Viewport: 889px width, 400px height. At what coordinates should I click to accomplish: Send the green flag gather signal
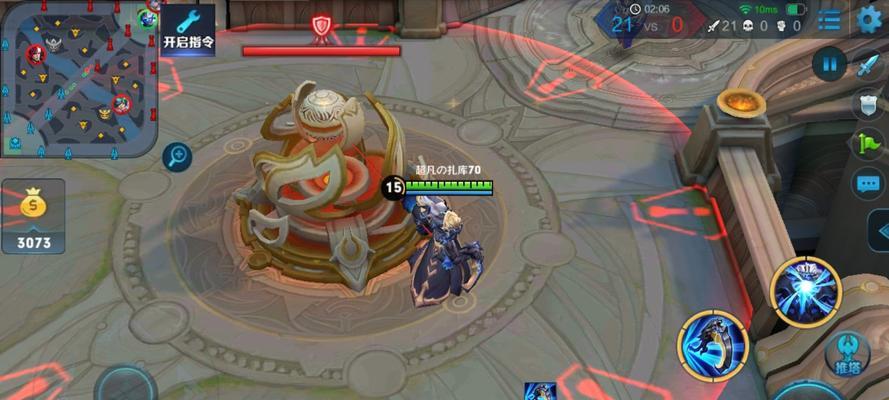coord(866,144)
